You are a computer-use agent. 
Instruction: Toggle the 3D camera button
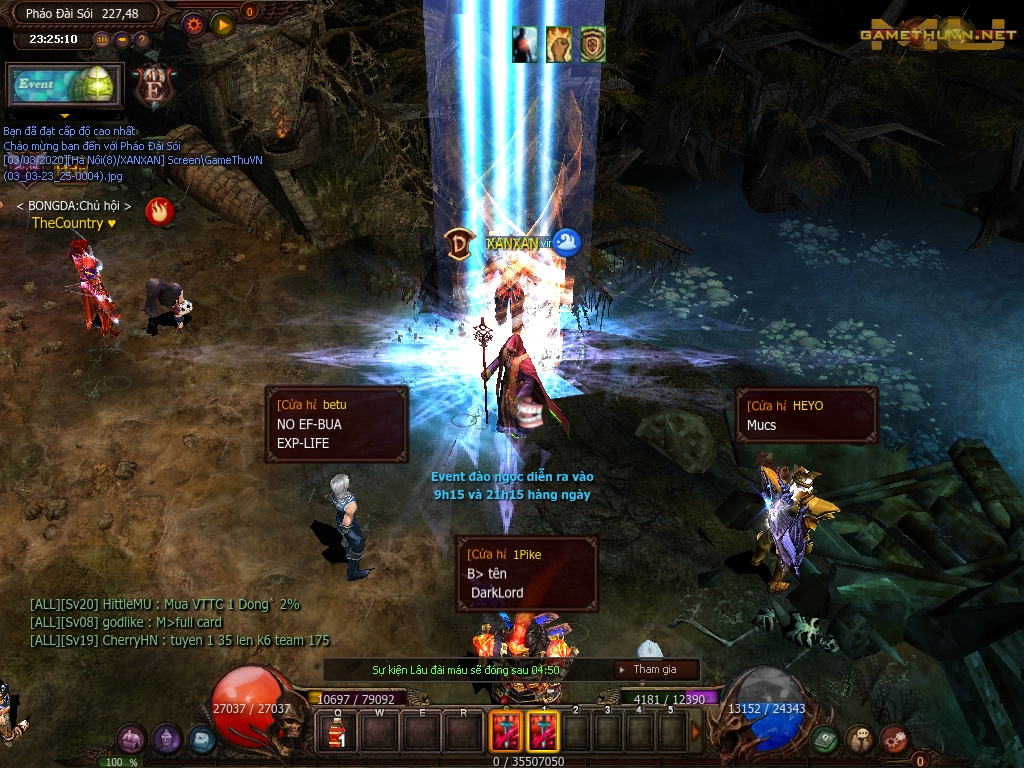point(102,40)
